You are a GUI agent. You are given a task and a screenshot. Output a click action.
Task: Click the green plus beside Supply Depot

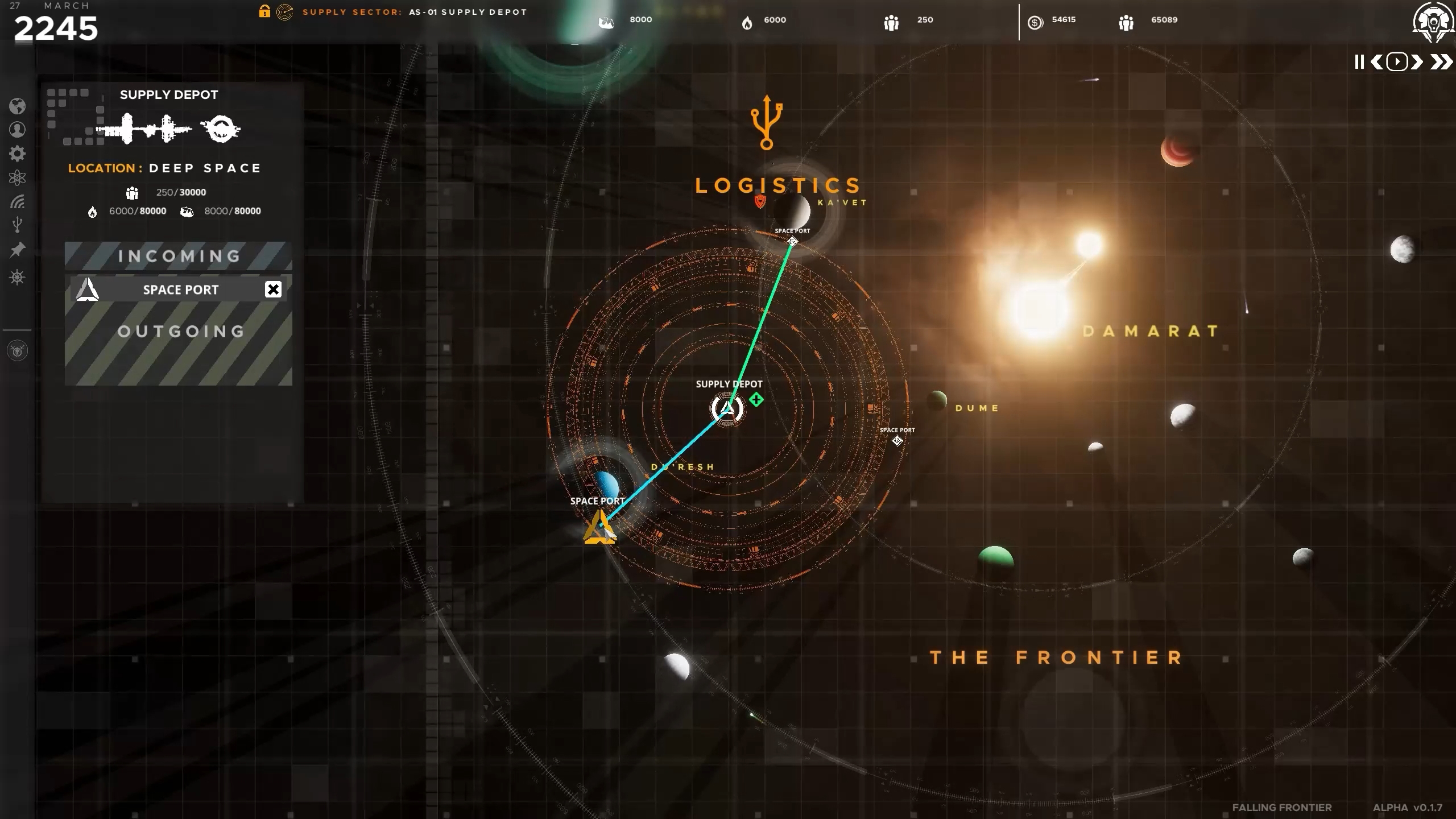click(756, 400)
